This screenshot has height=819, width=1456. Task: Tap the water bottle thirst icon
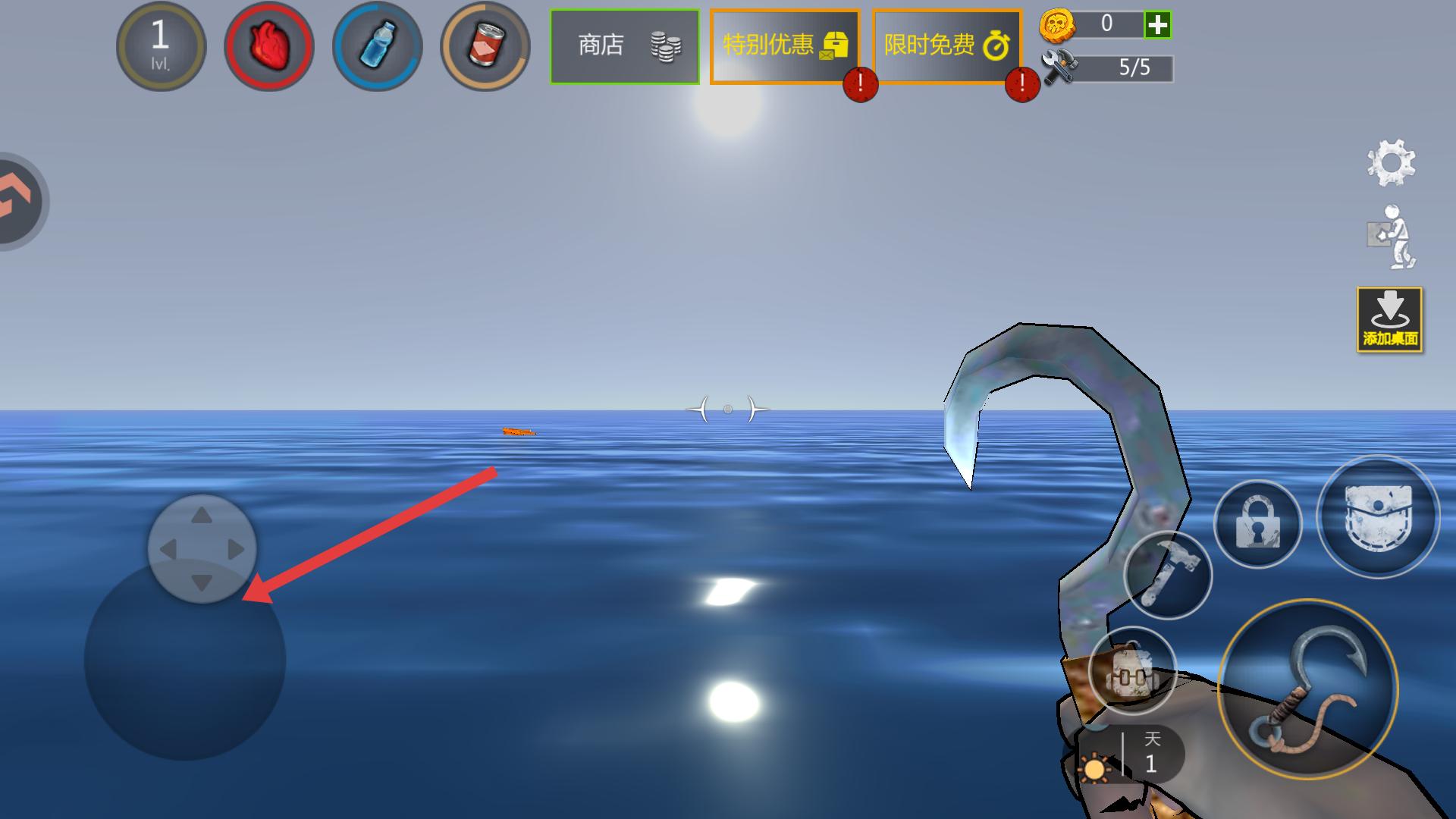click(377, 46)
